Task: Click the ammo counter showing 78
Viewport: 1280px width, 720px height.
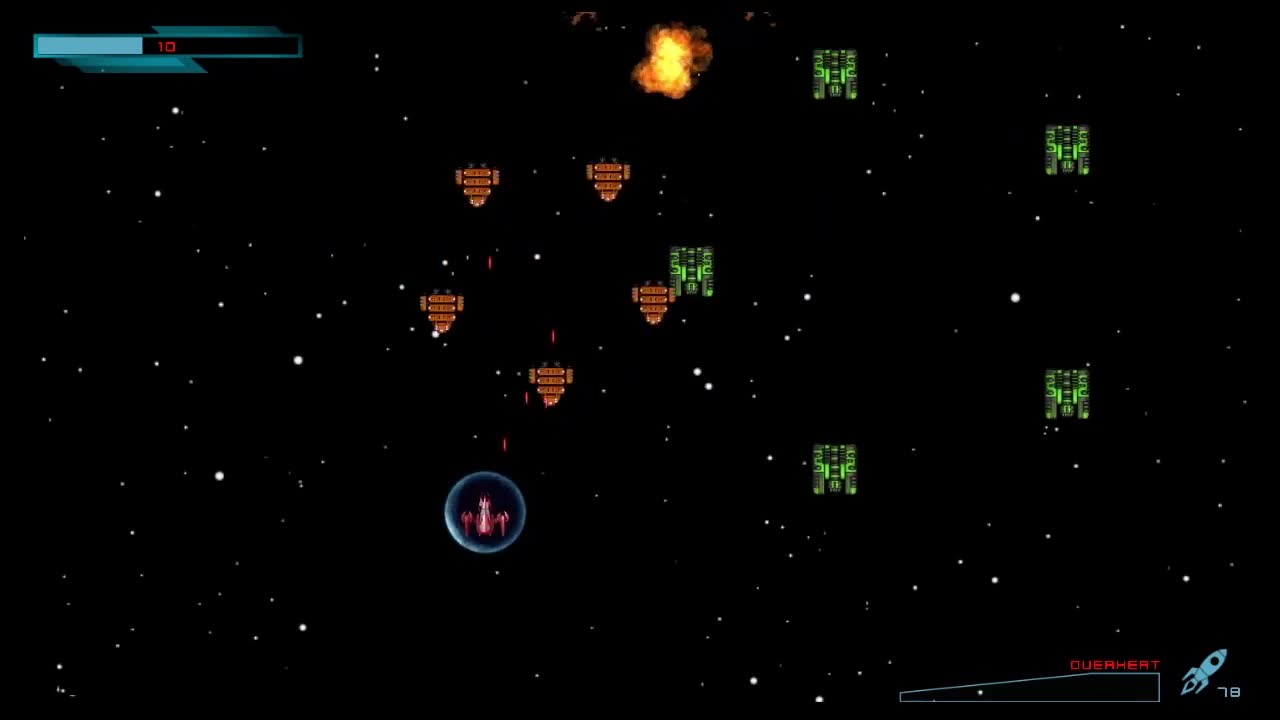Action: click(x=1228, y=690)
